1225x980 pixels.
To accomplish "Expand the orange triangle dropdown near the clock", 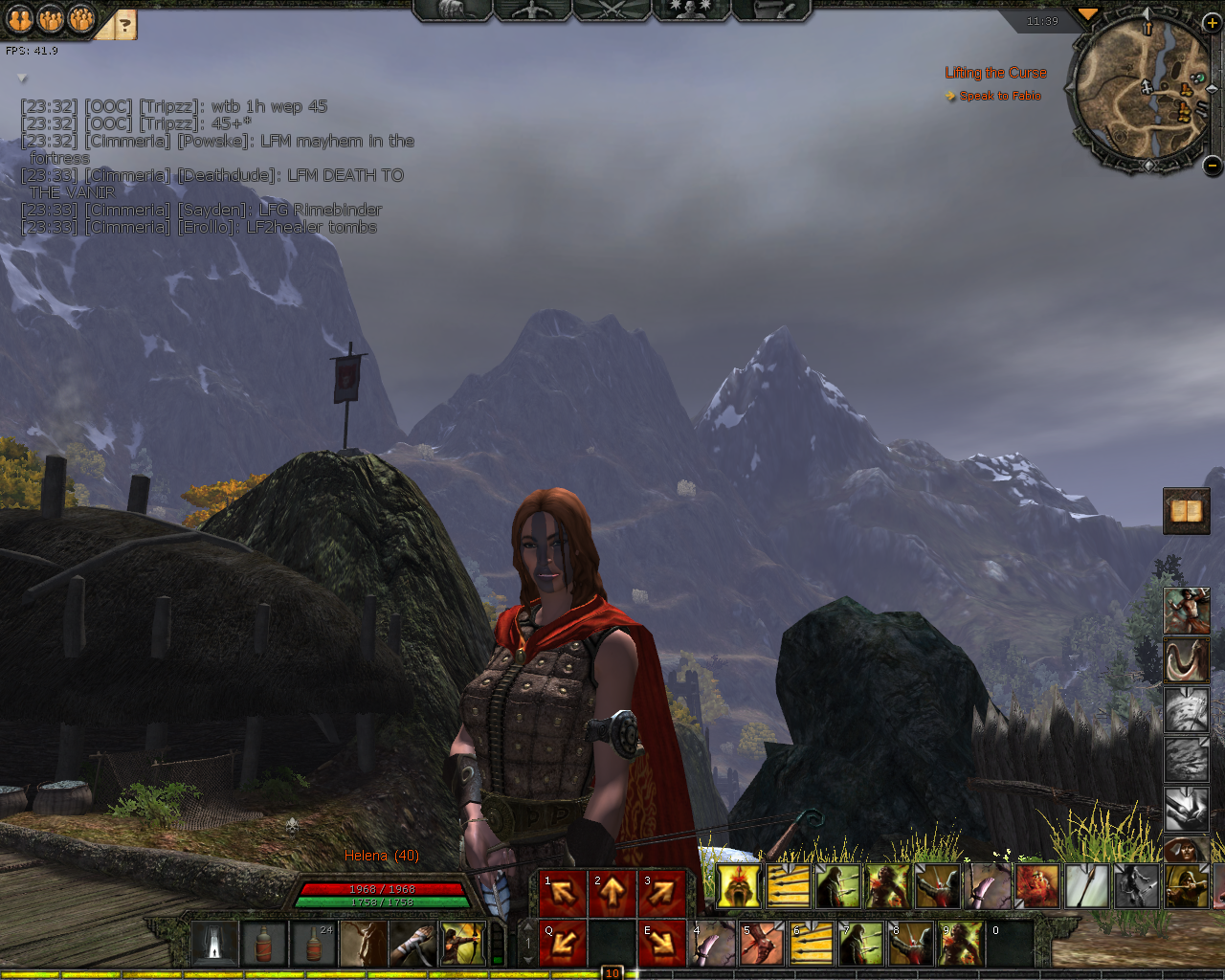I will [1087, 14].
